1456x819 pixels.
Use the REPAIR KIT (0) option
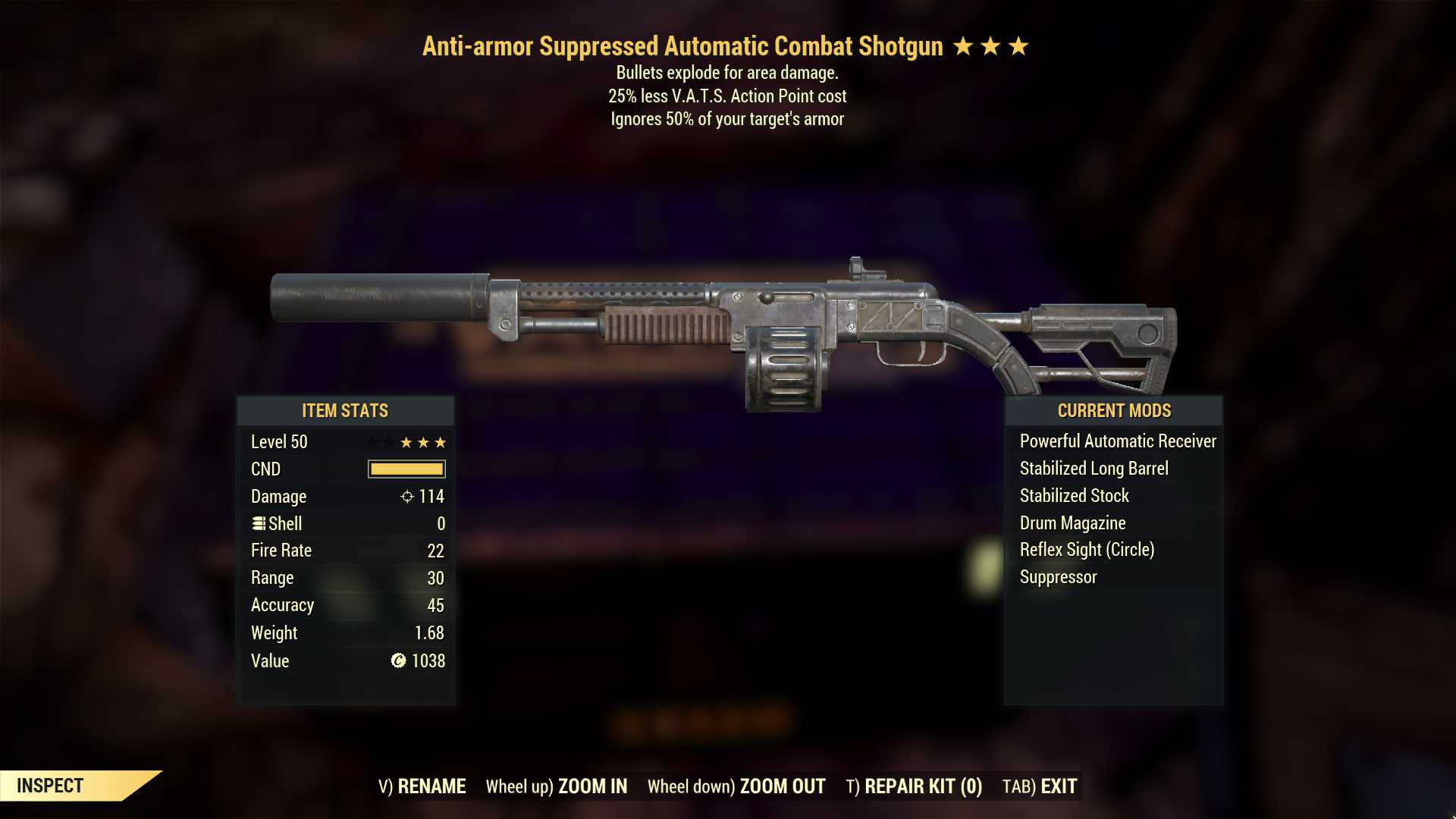pyautogui.click(x=914, y=786)
